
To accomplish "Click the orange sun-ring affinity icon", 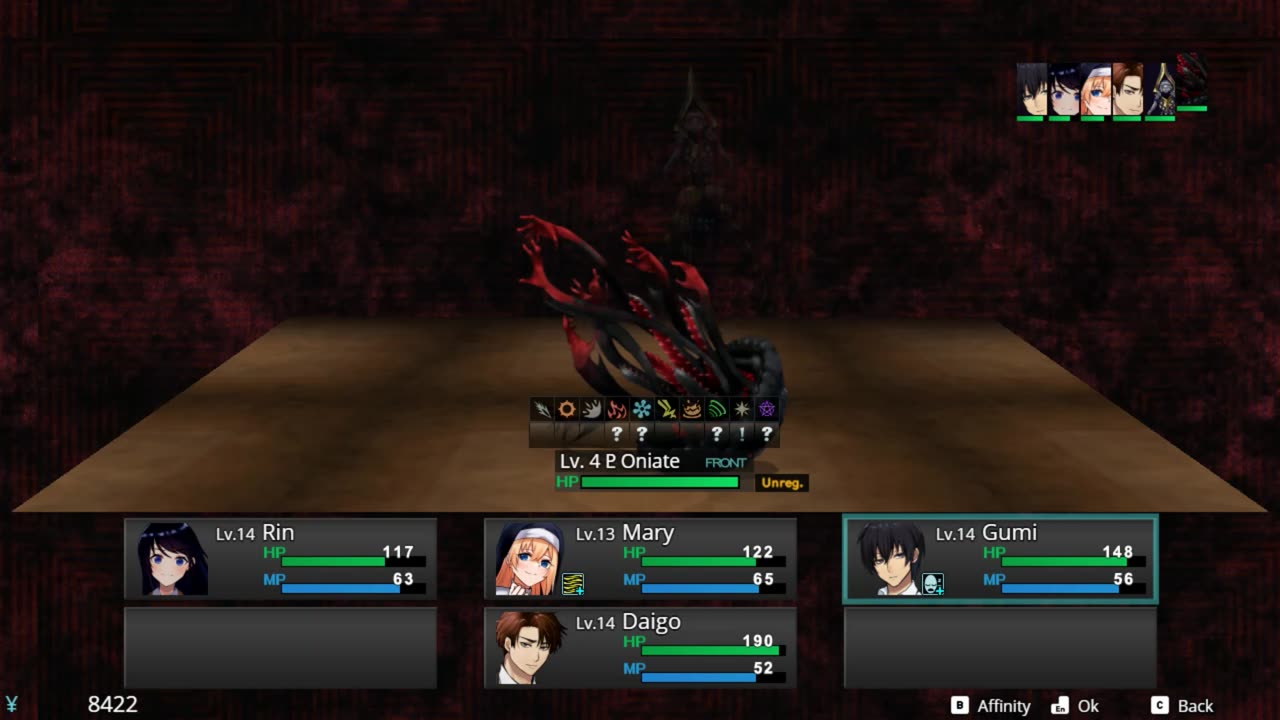I will [x=567, y=409].
